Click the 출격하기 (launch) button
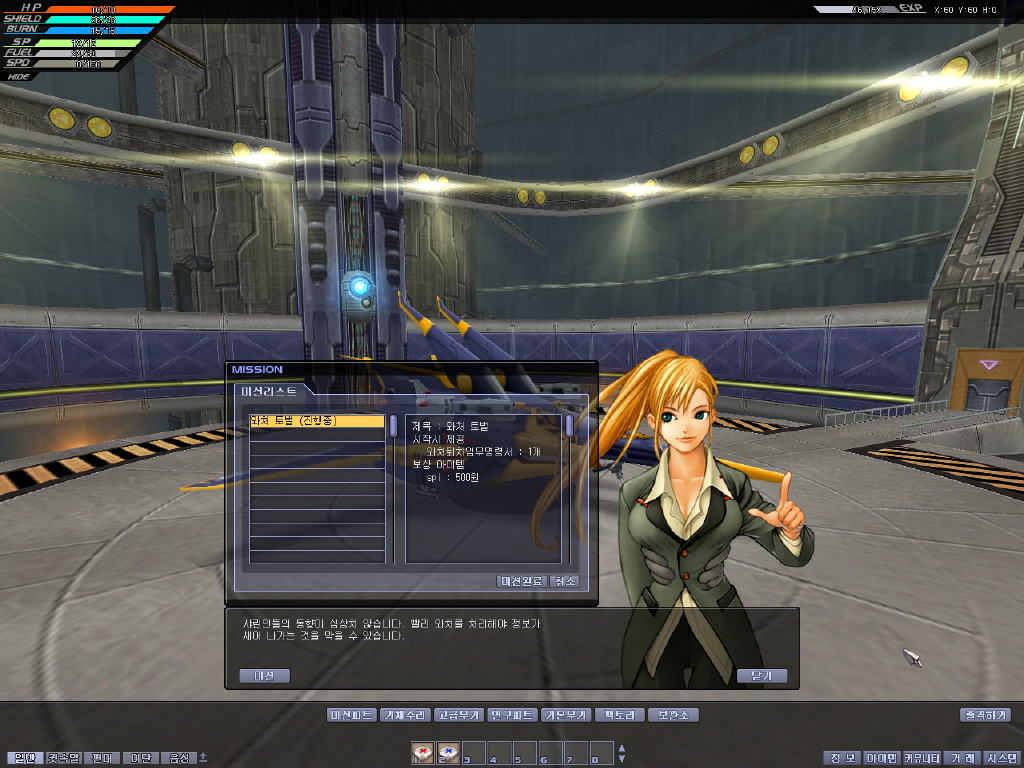The height and width of the screenshot is (768, 1024). pyautogui.click(x=984, y=715)
